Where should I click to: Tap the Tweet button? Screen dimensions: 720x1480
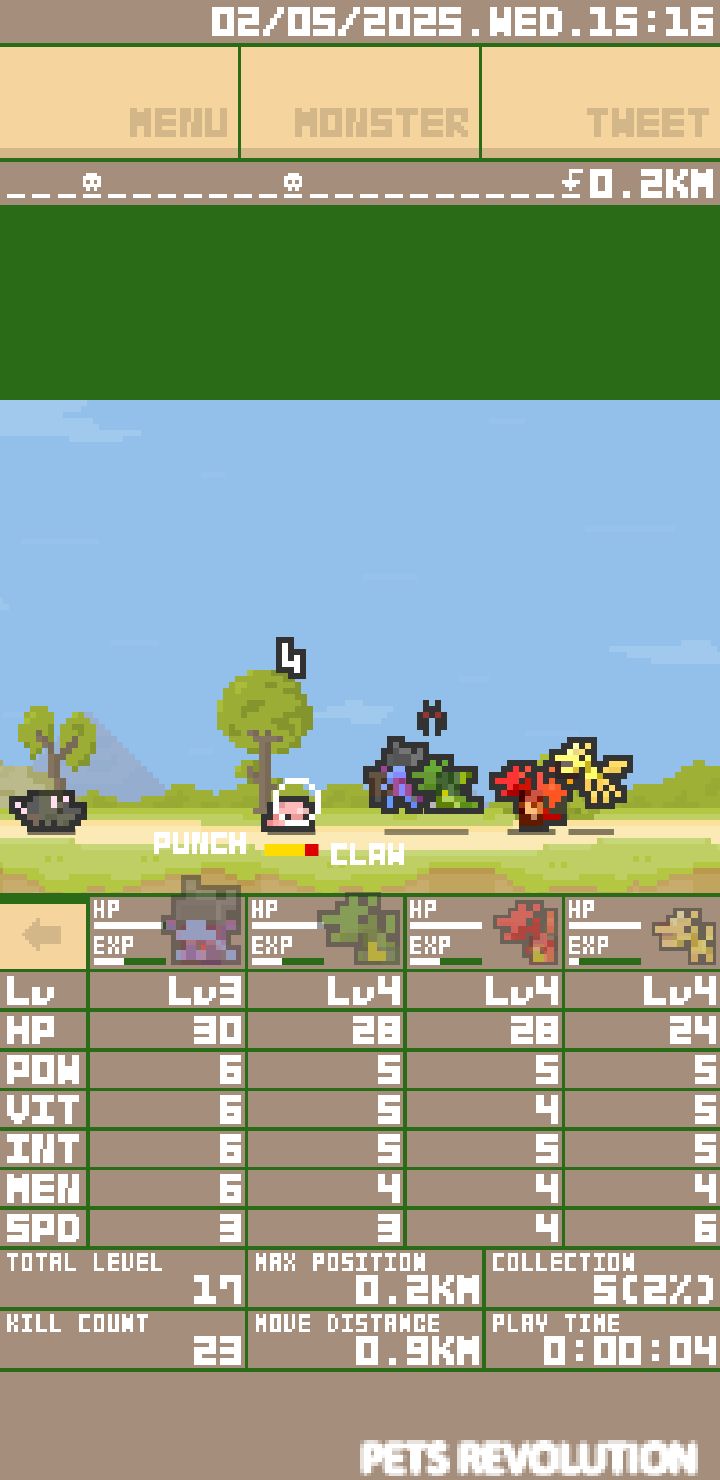click(600, 102)
